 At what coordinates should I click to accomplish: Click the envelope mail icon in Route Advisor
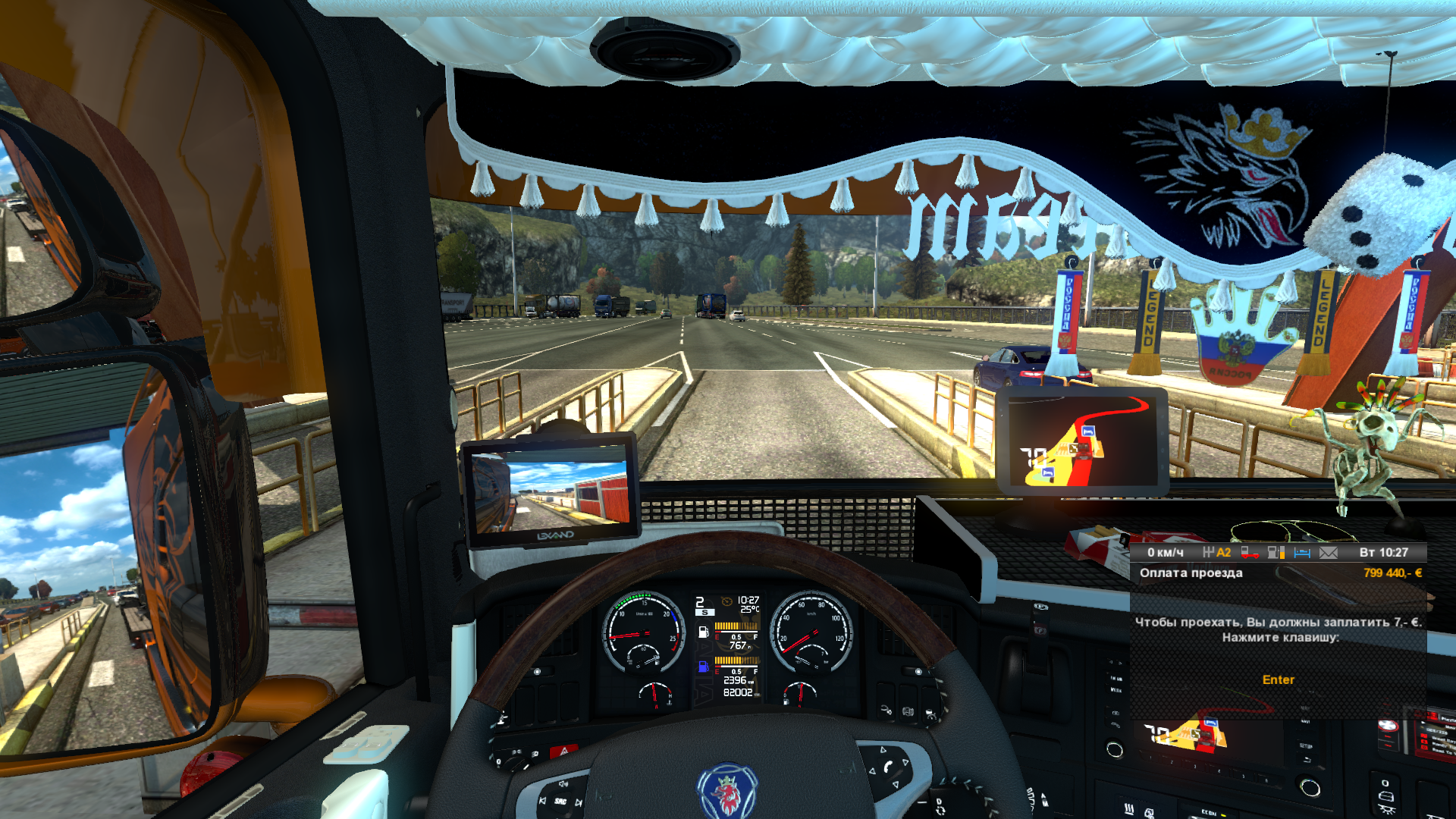point(1329,553)
